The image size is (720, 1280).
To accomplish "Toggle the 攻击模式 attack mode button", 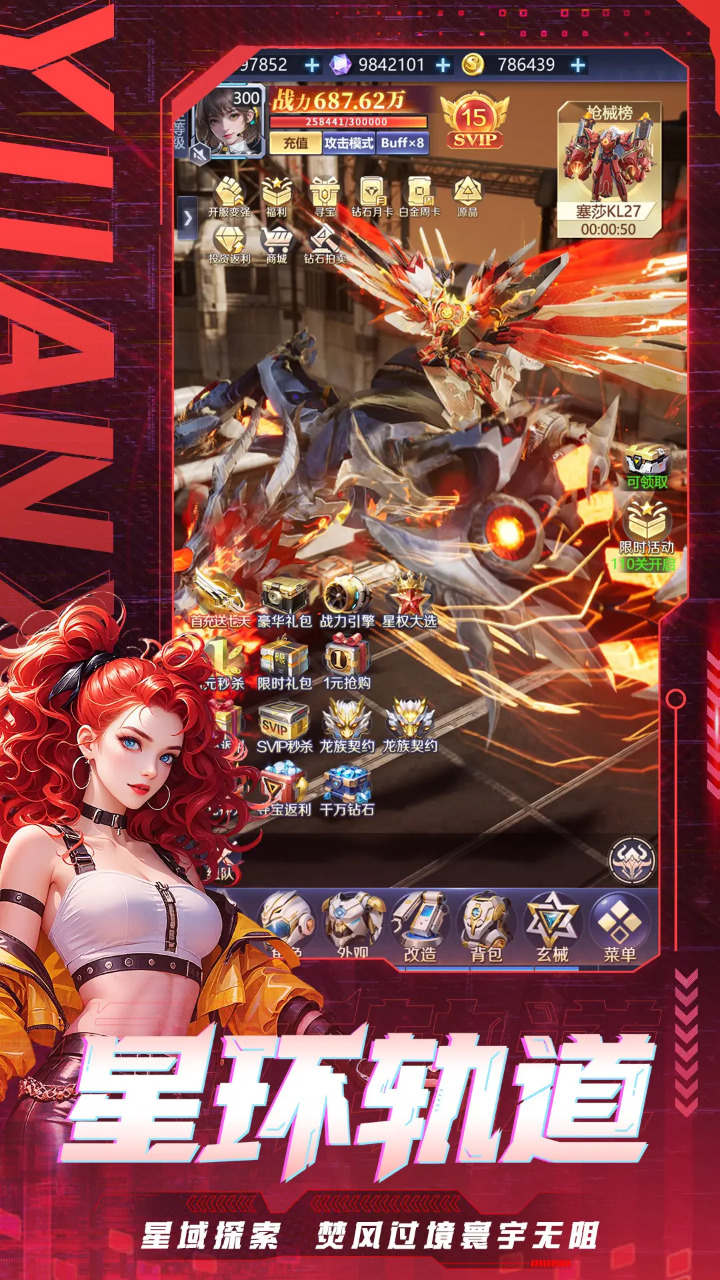I will [x=349, y=143].
